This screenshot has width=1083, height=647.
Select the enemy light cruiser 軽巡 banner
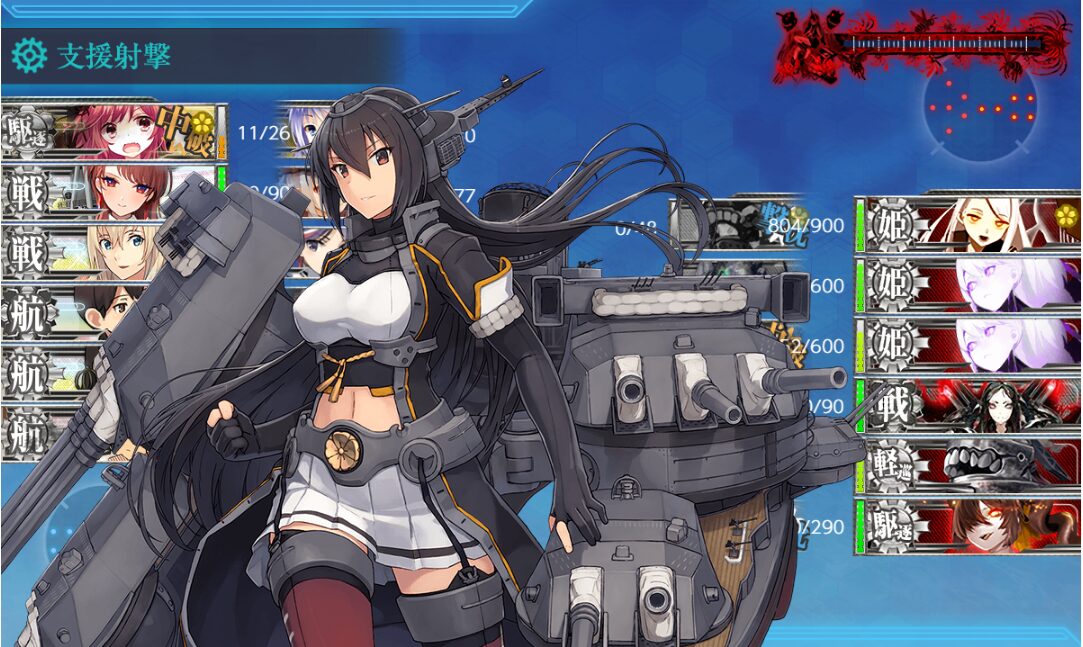[x=968, y=466]
